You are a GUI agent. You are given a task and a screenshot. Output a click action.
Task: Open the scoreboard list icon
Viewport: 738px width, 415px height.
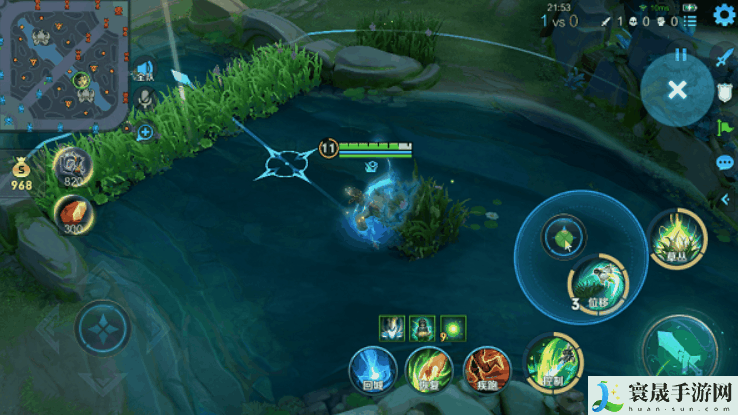[688, 20]
